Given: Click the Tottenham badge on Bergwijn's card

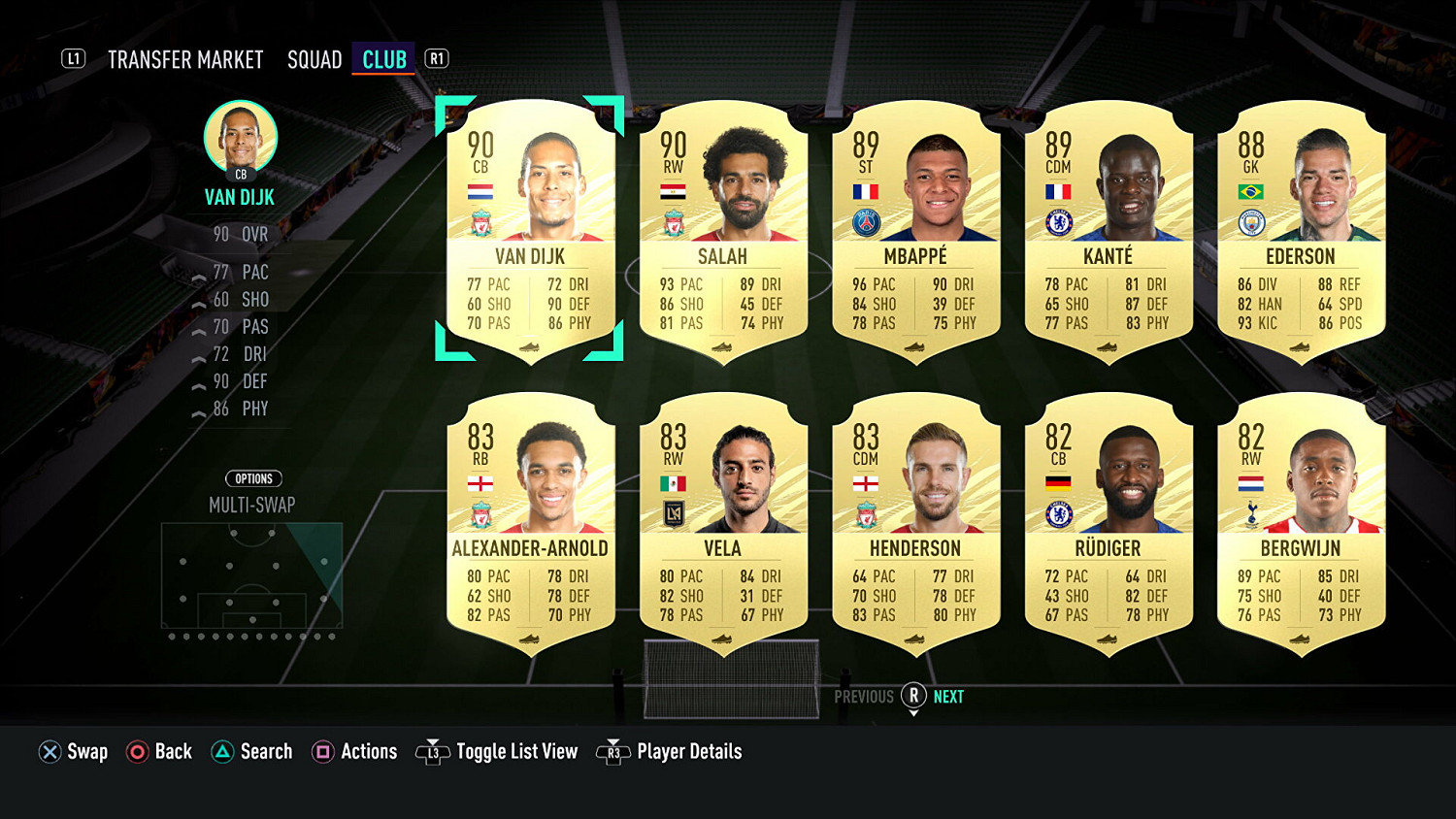Looking at the screenshot, I should 1252,514.
